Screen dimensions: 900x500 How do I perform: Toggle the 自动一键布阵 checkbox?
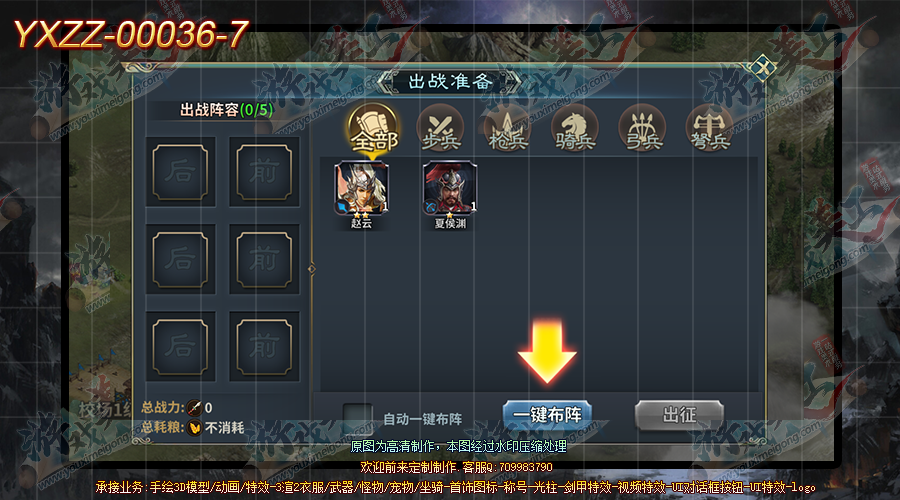click(x=357, y=418)
